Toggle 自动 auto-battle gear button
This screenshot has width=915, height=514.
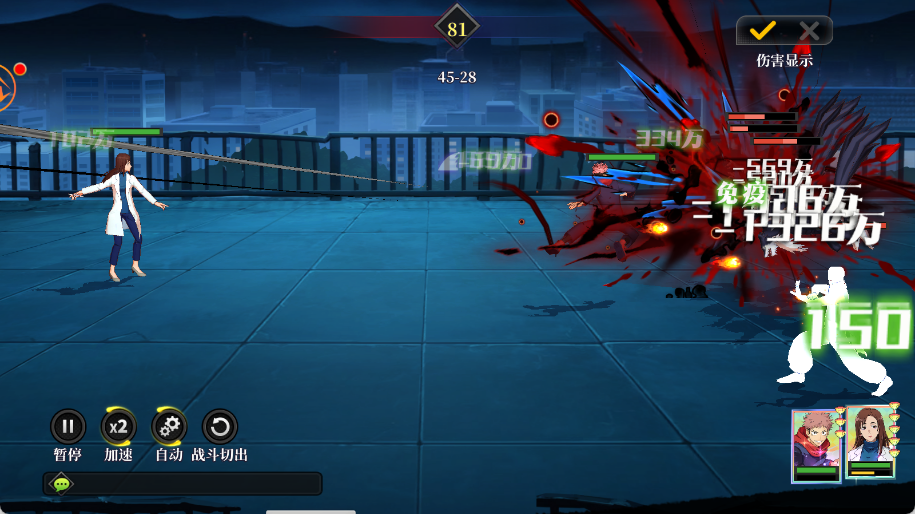tap(169, 427)
